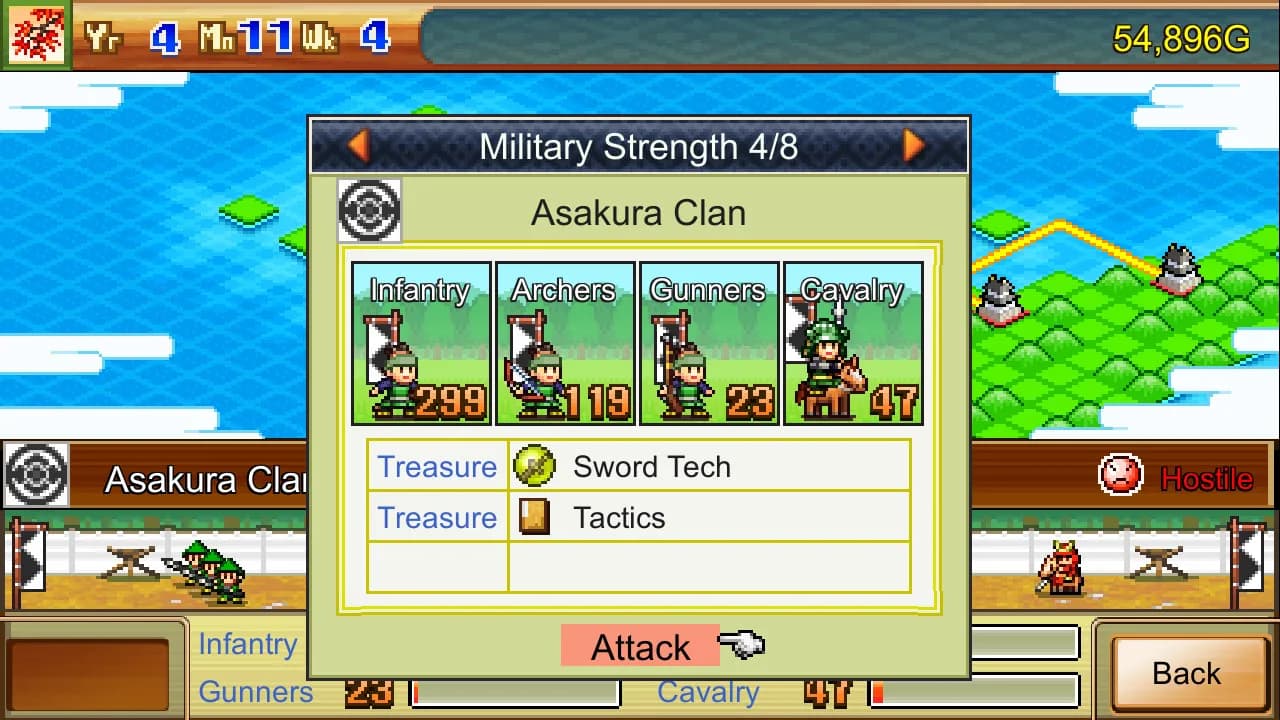Click the Back button

1186,673
